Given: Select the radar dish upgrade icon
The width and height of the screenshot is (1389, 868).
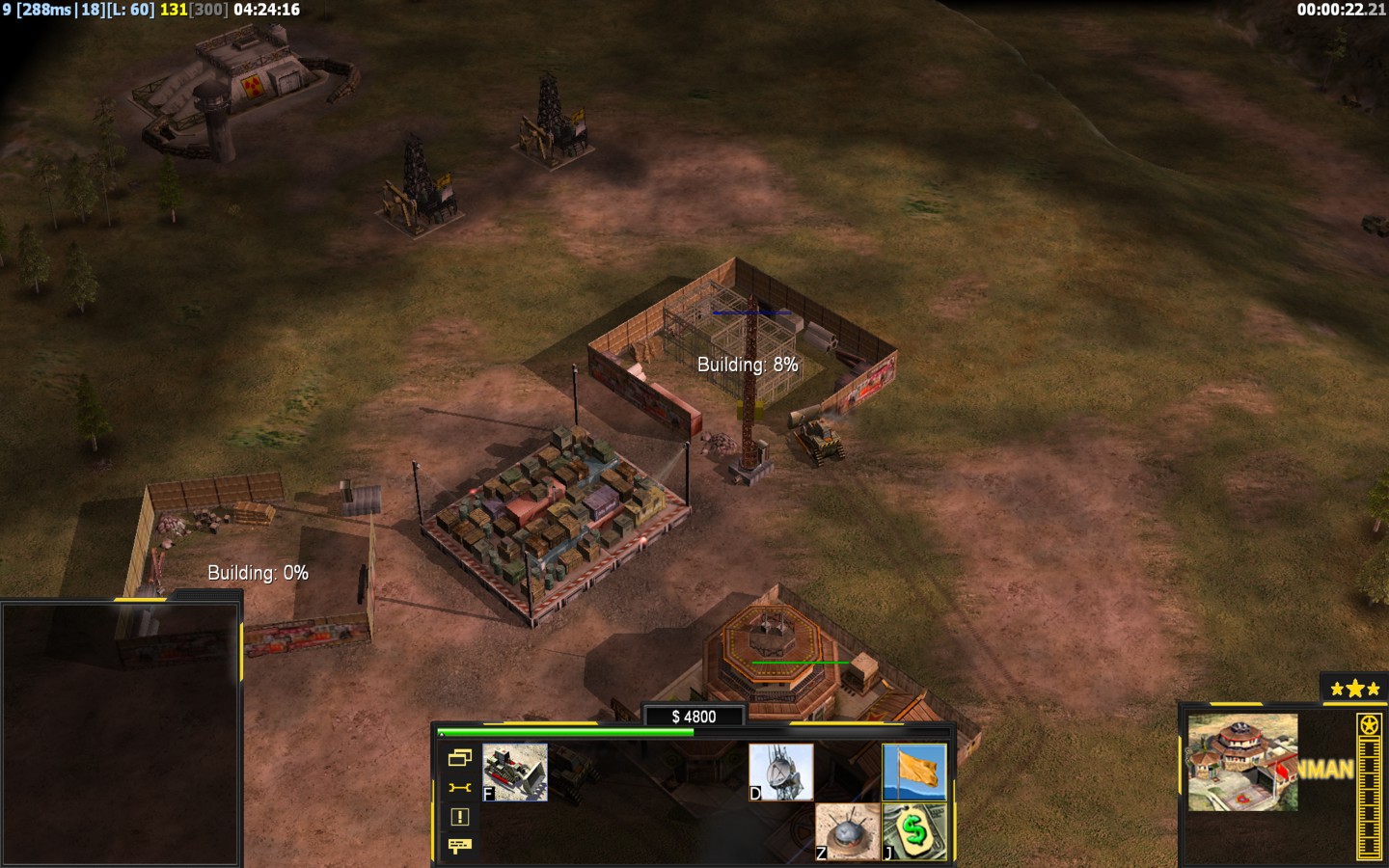Looking at the screenshot, I should pos(781,772).
